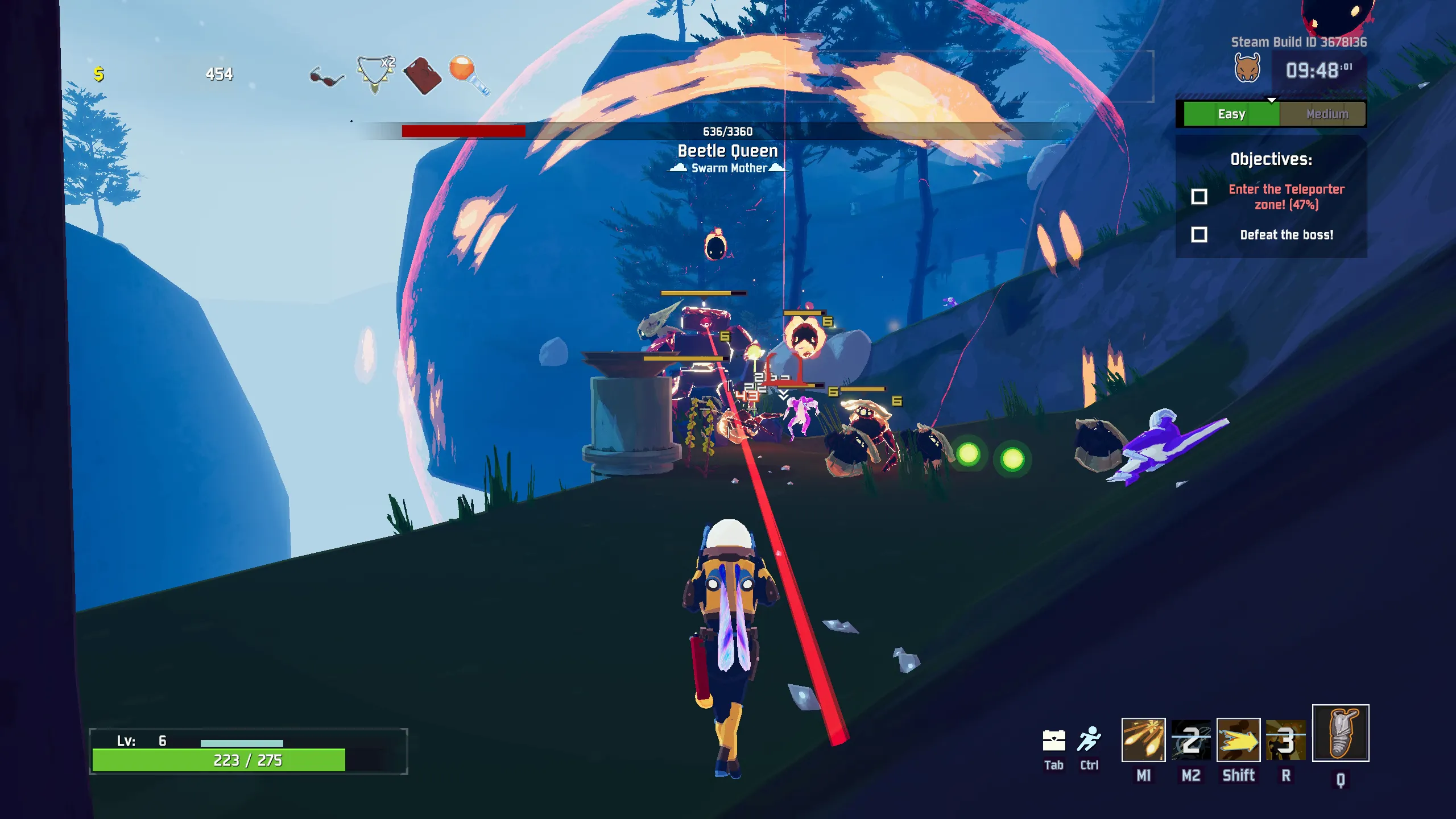Image resolution: width=1456 pixels, height=819 pixels.
Task: Click the monster-head difficulty icon by the timer
Action: pos(1247,68)
